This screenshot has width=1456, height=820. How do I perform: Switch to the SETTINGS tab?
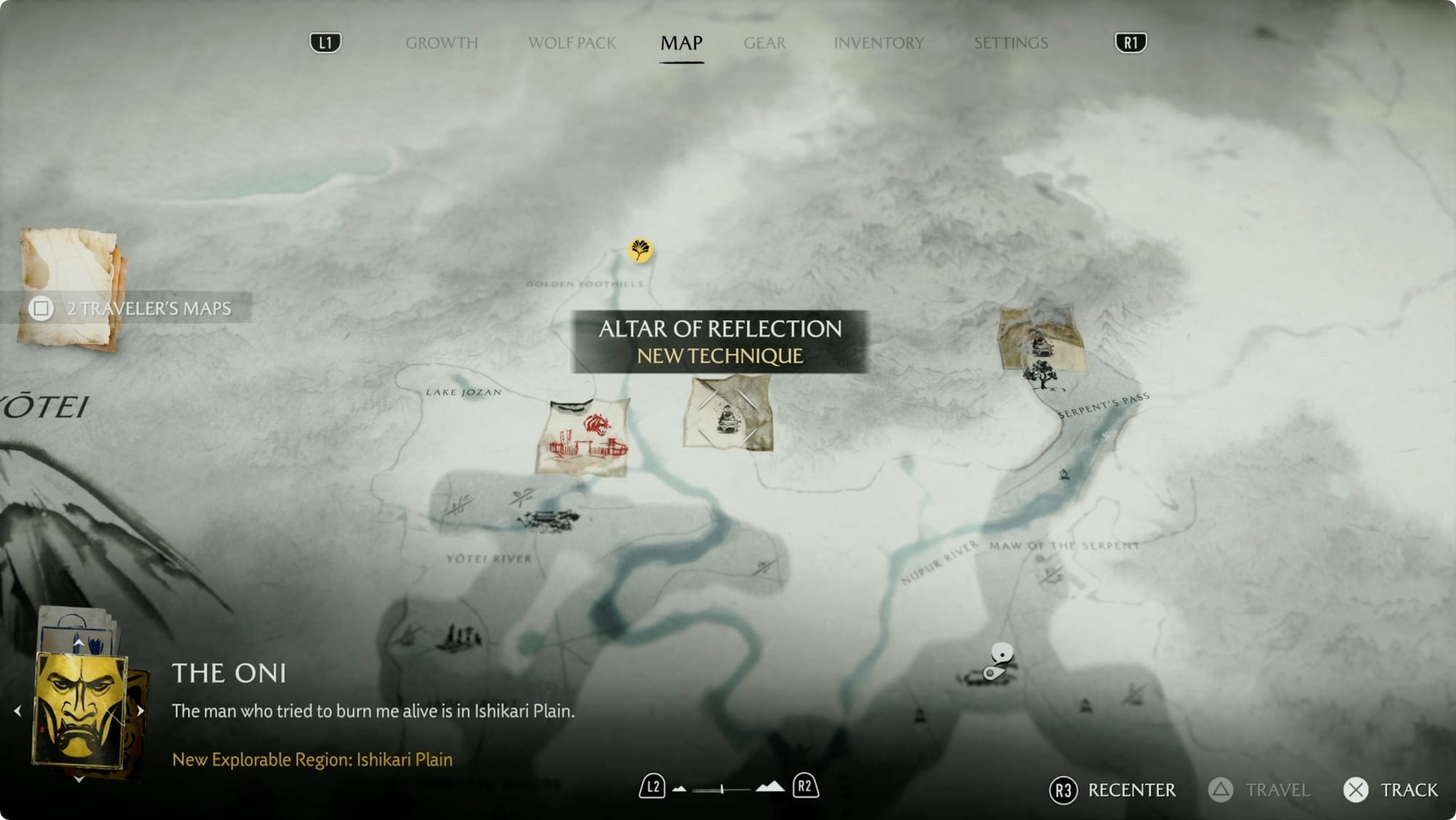(1011, 43)
